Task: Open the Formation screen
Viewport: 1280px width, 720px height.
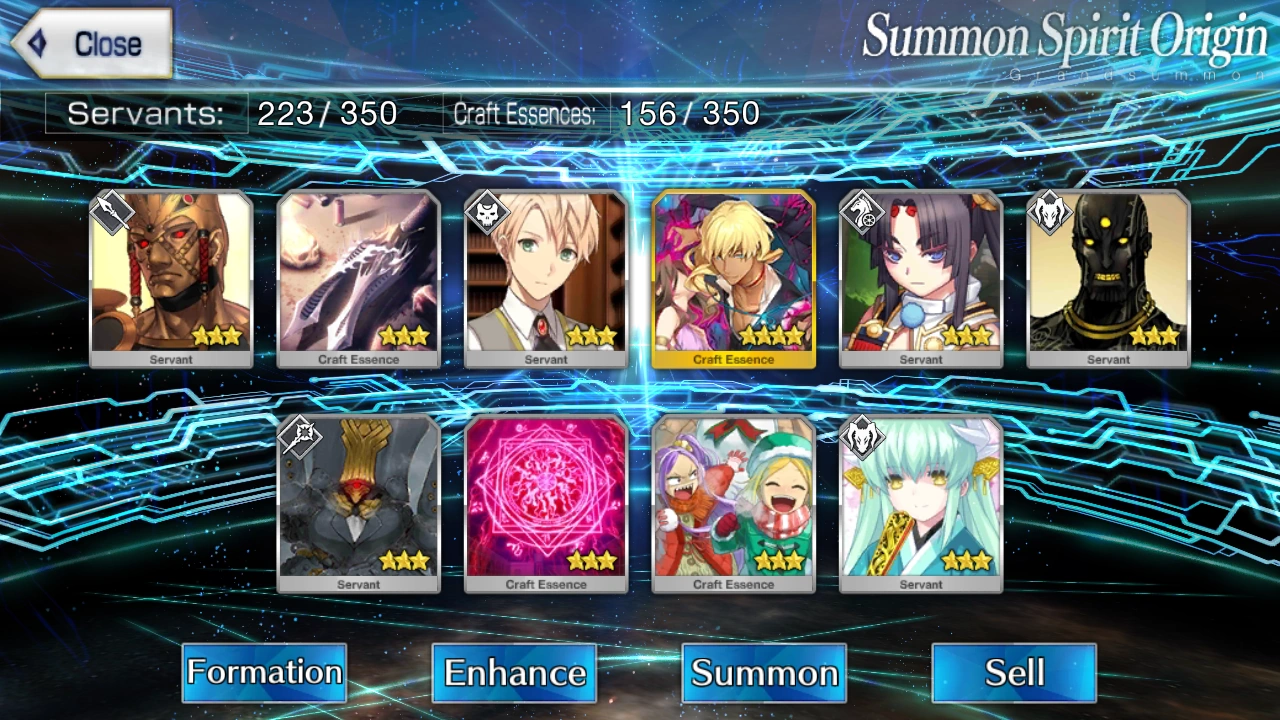Action: pos(264,673)
